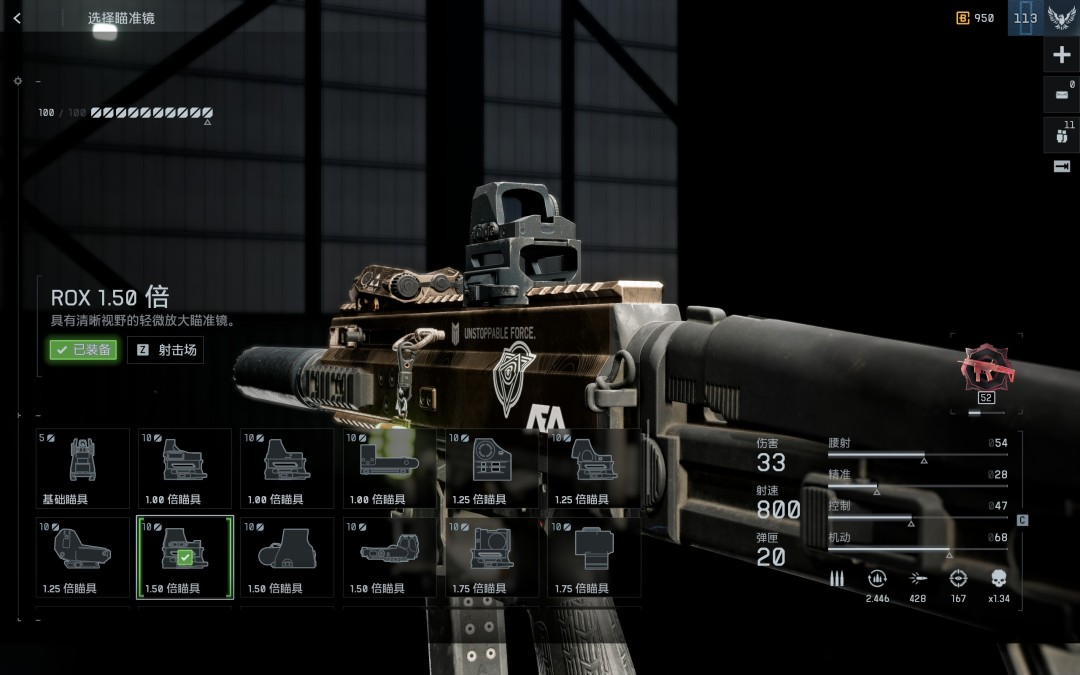Open the mail envelope inbox
Viewport: 1080px width, 675px height.
tap(1061, 95)
